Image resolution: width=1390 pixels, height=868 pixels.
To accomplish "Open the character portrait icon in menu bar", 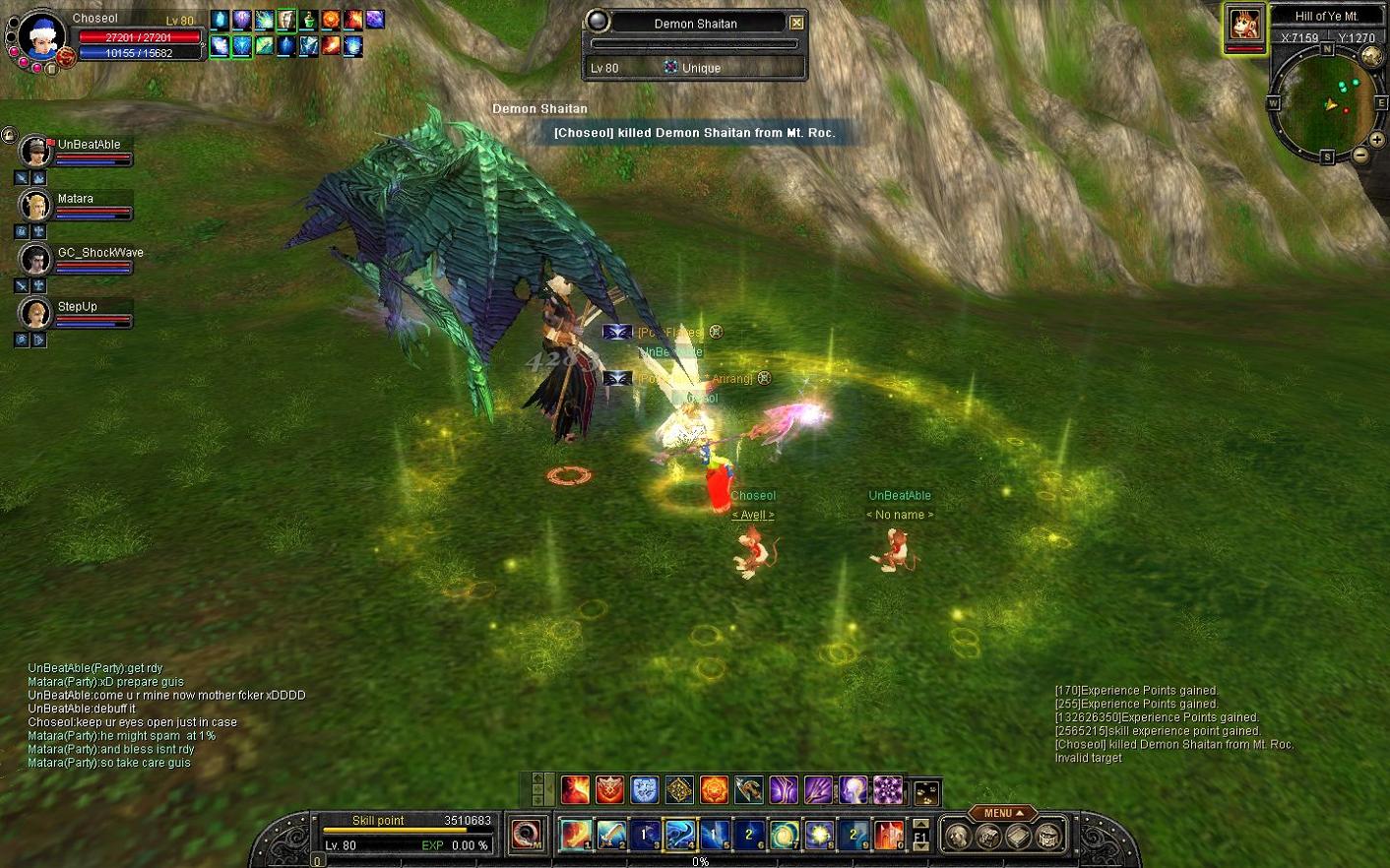I will coord(957,836).
